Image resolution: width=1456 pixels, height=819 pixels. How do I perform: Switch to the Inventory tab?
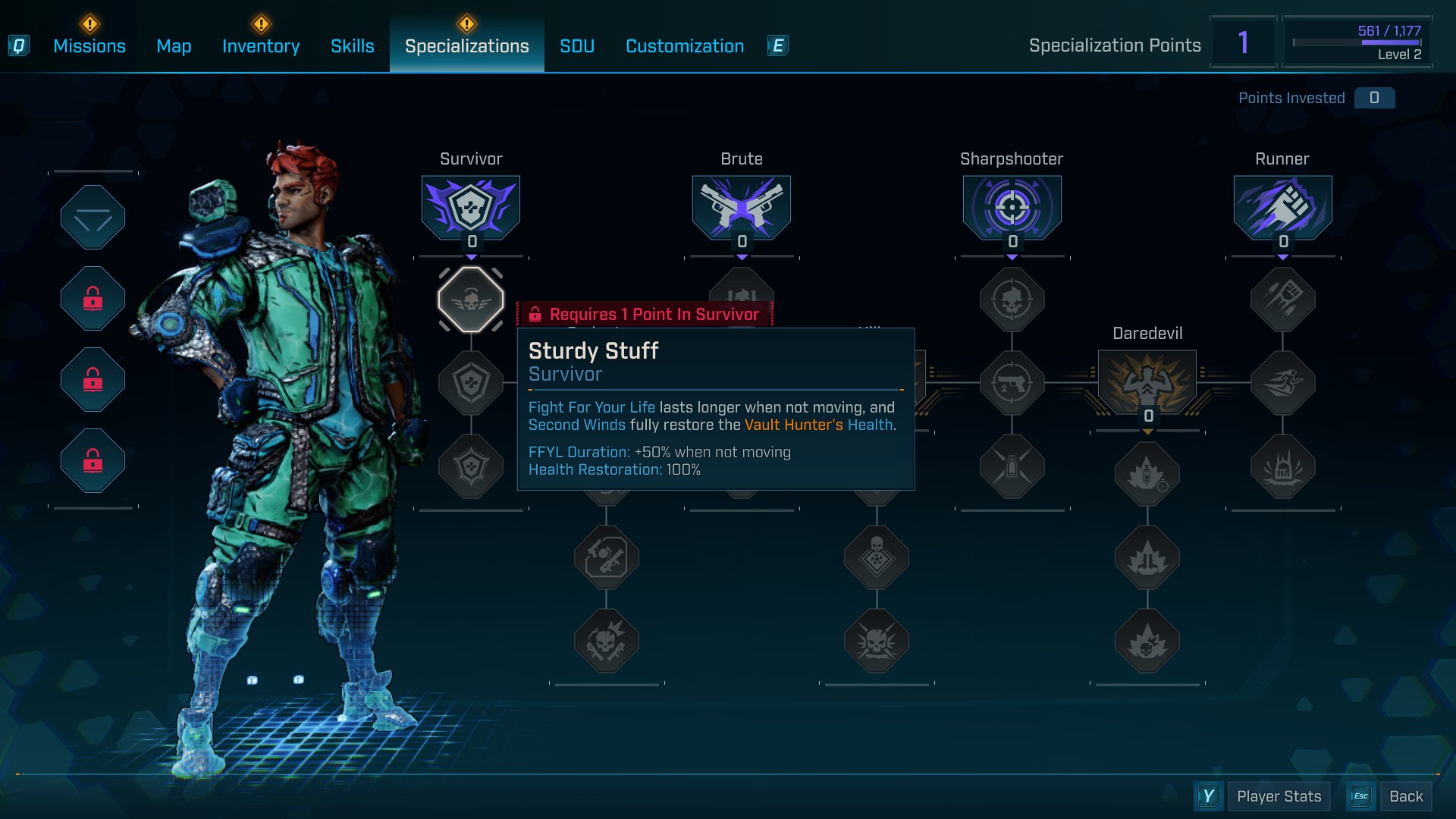(260, 45)
